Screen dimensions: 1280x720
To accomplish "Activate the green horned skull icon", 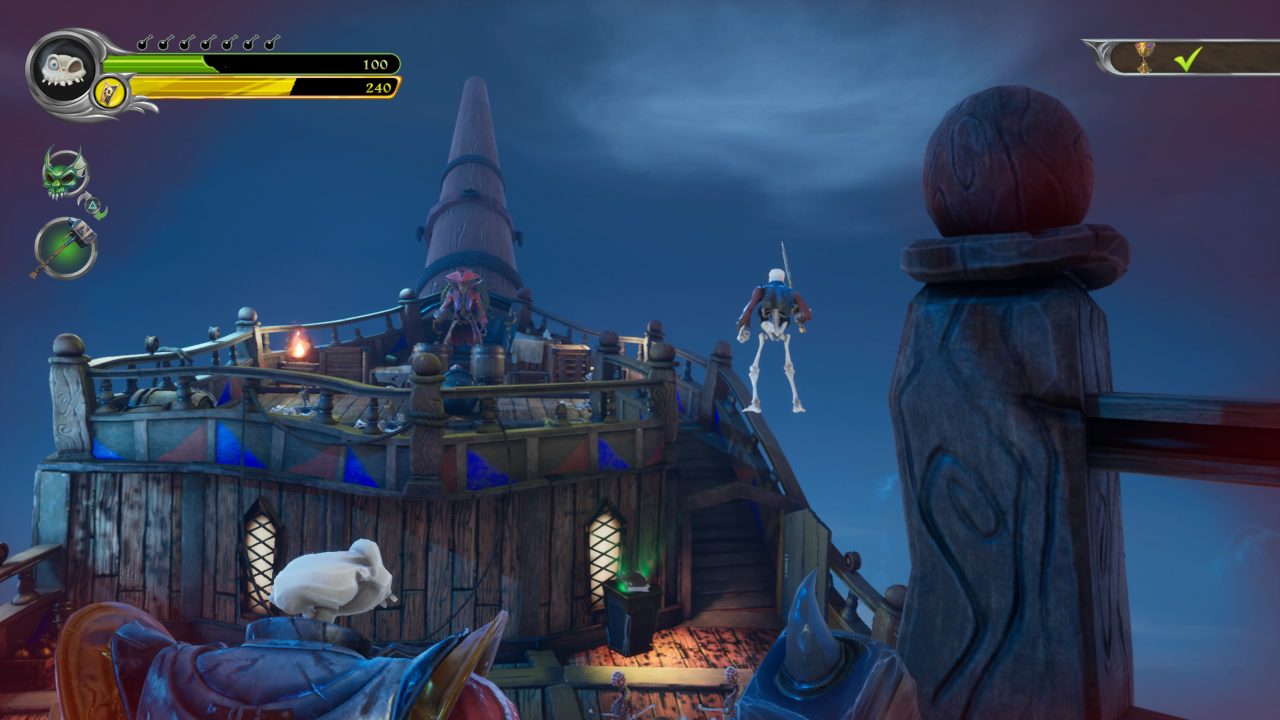I will point(65,173).
